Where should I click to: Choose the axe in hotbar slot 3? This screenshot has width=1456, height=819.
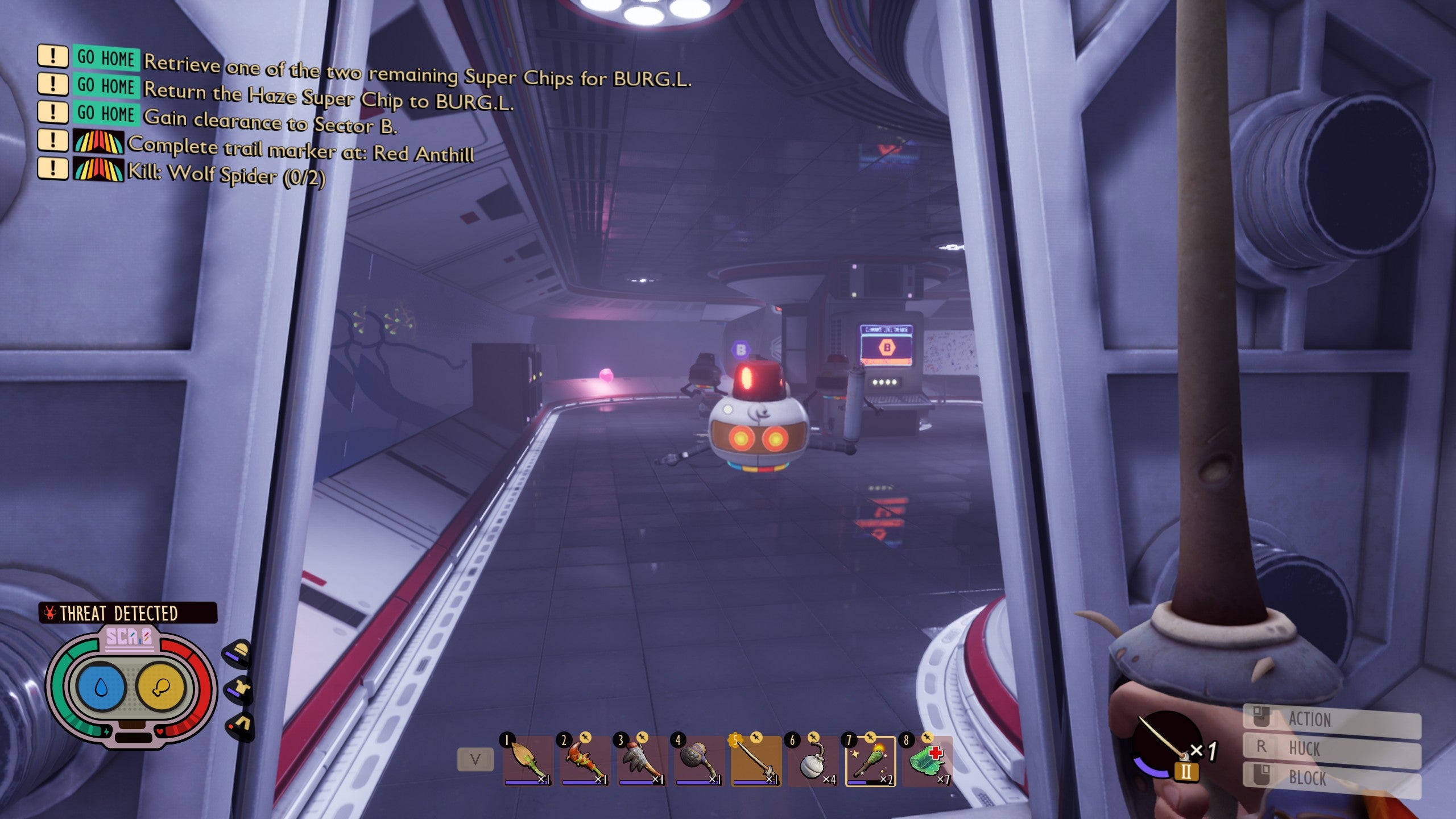pyautogui.click(x=642, y=761)
